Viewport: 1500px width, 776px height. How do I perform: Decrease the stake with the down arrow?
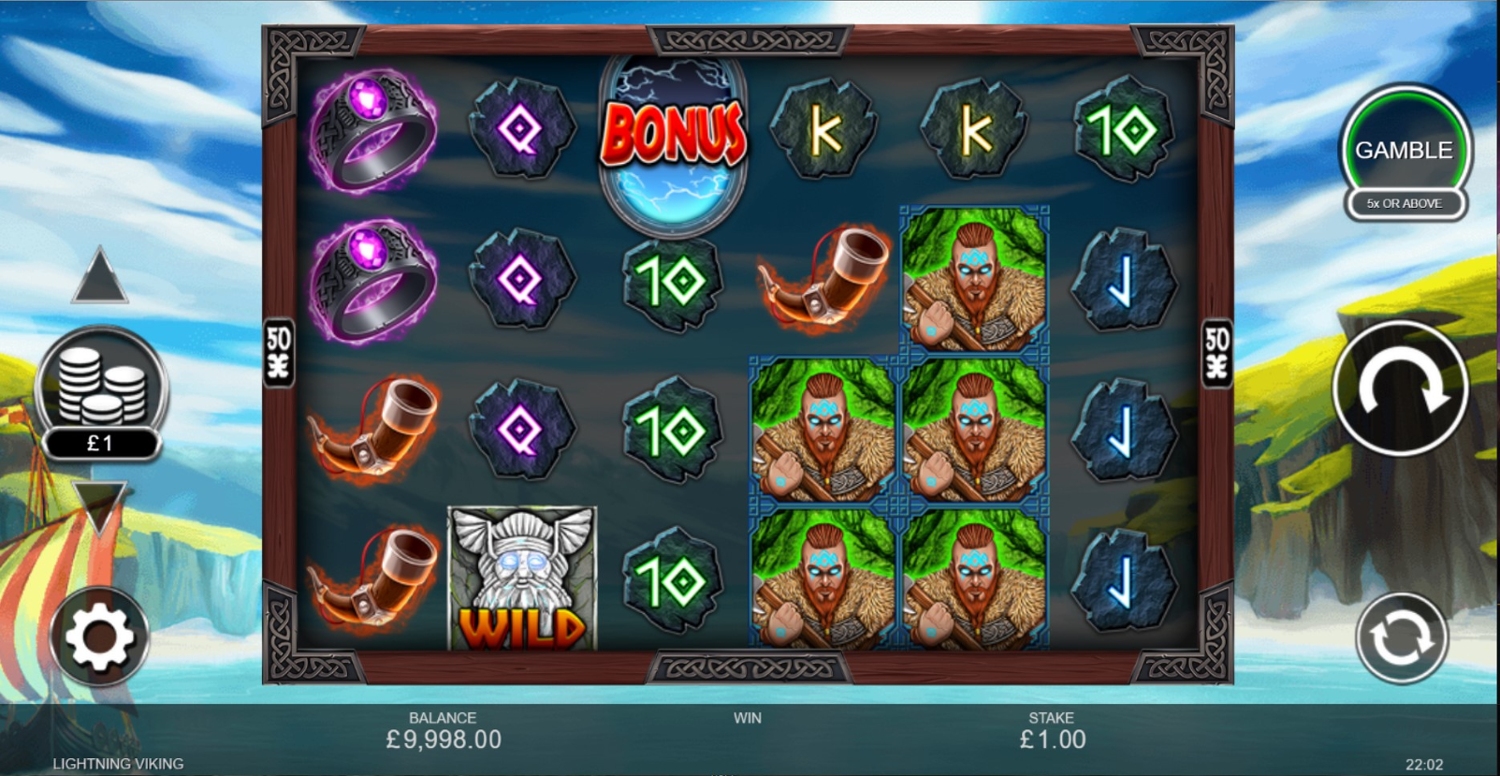click(x=100, y=505)
